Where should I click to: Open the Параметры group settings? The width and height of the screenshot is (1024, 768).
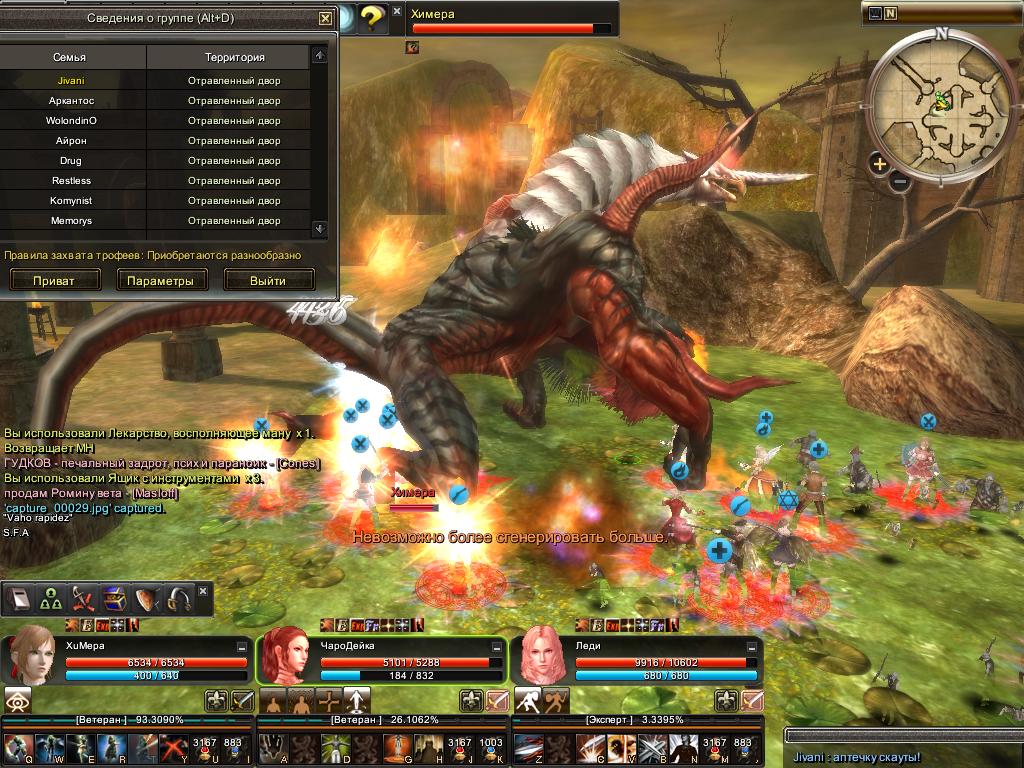coord(161,281)
